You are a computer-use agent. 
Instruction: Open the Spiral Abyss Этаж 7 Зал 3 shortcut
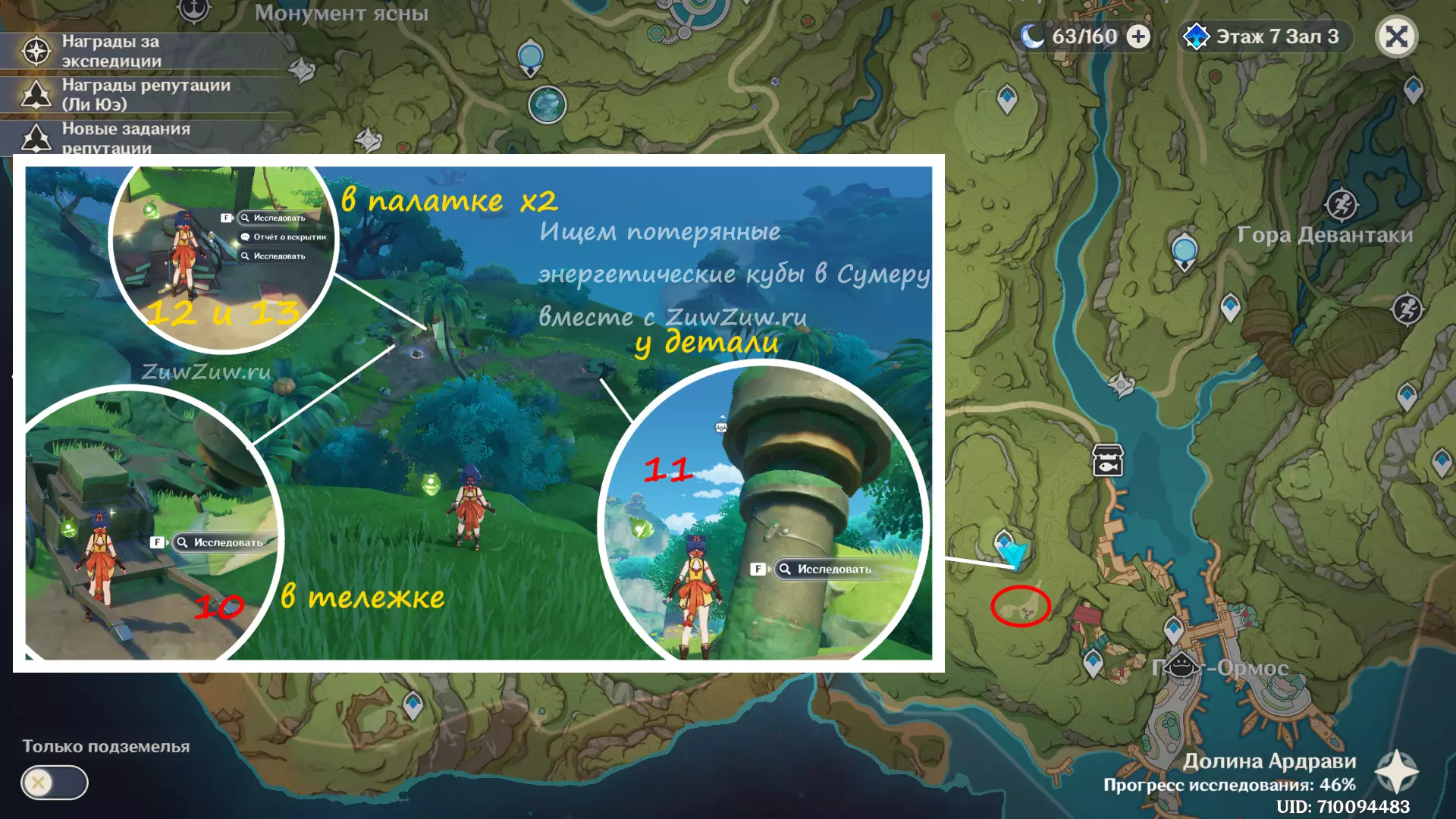1264,36
